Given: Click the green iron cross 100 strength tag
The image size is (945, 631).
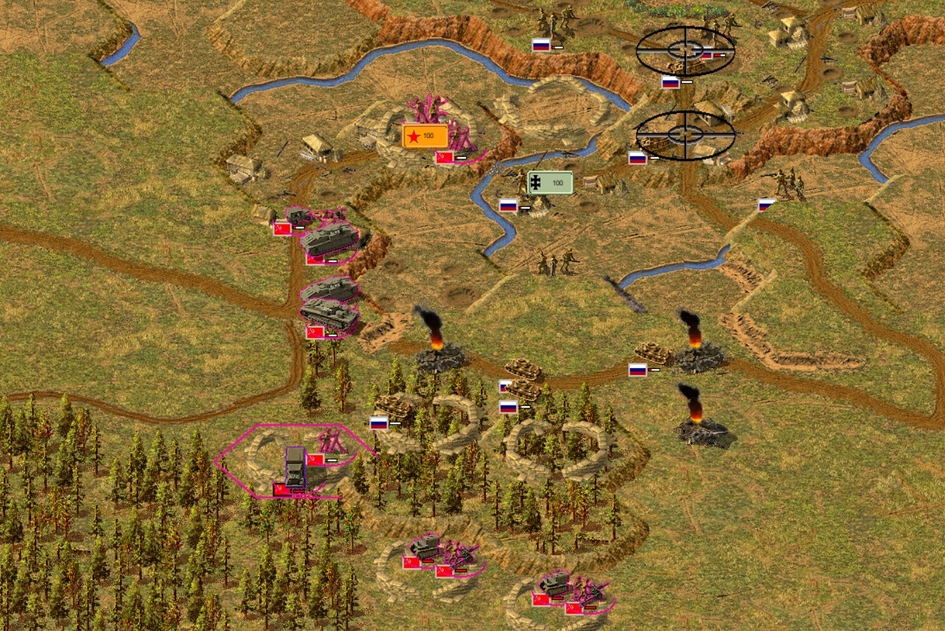Looking at the screenshot, I should [550, 183].
